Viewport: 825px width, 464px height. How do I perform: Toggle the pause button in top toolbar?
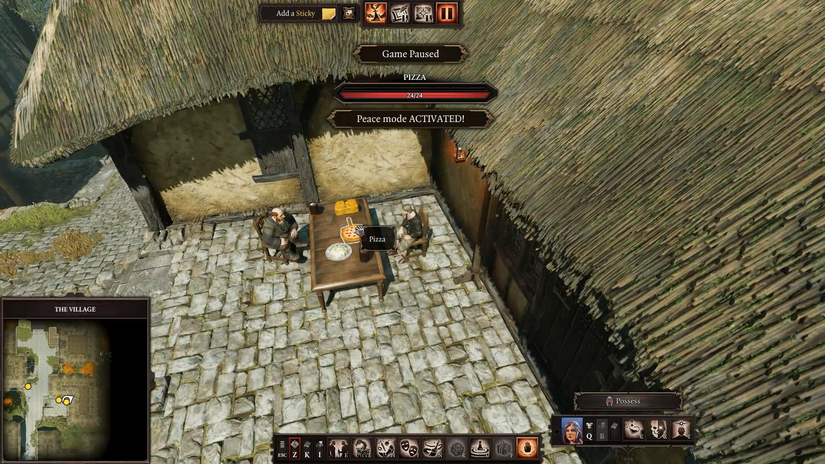pos(446,13)
